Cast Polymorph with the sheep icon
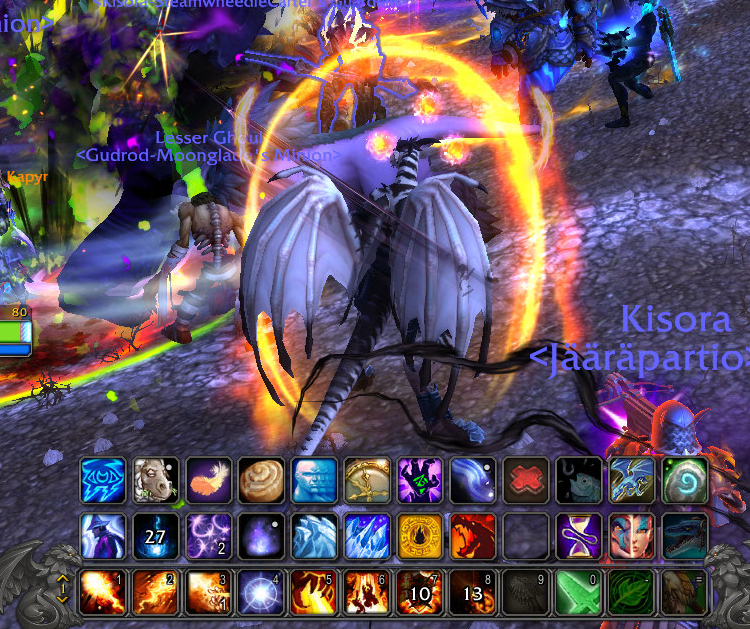Viewport: 750px width, 629px height. click(155, 480)
